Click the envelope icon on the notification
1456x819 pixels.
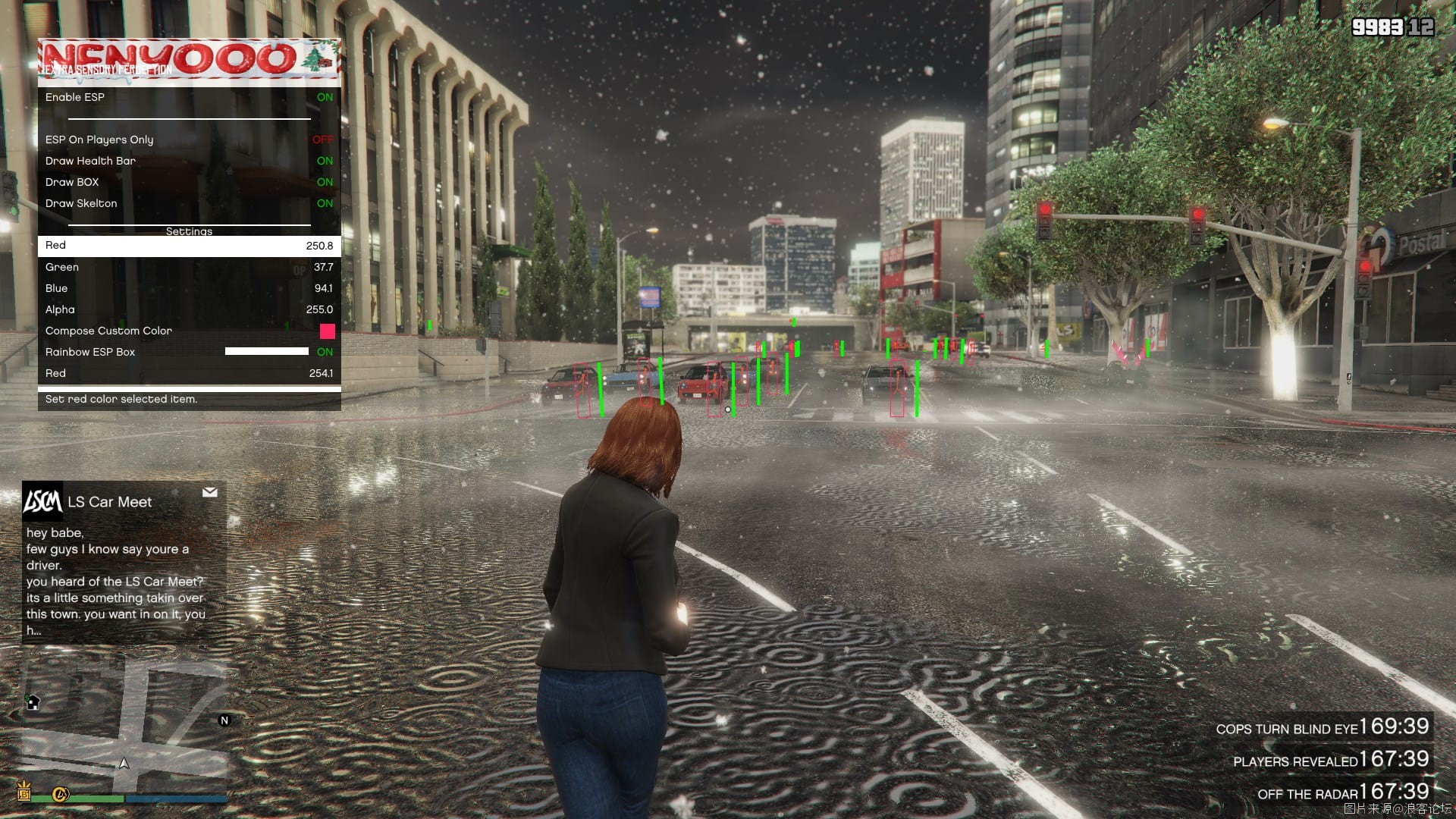210,492
